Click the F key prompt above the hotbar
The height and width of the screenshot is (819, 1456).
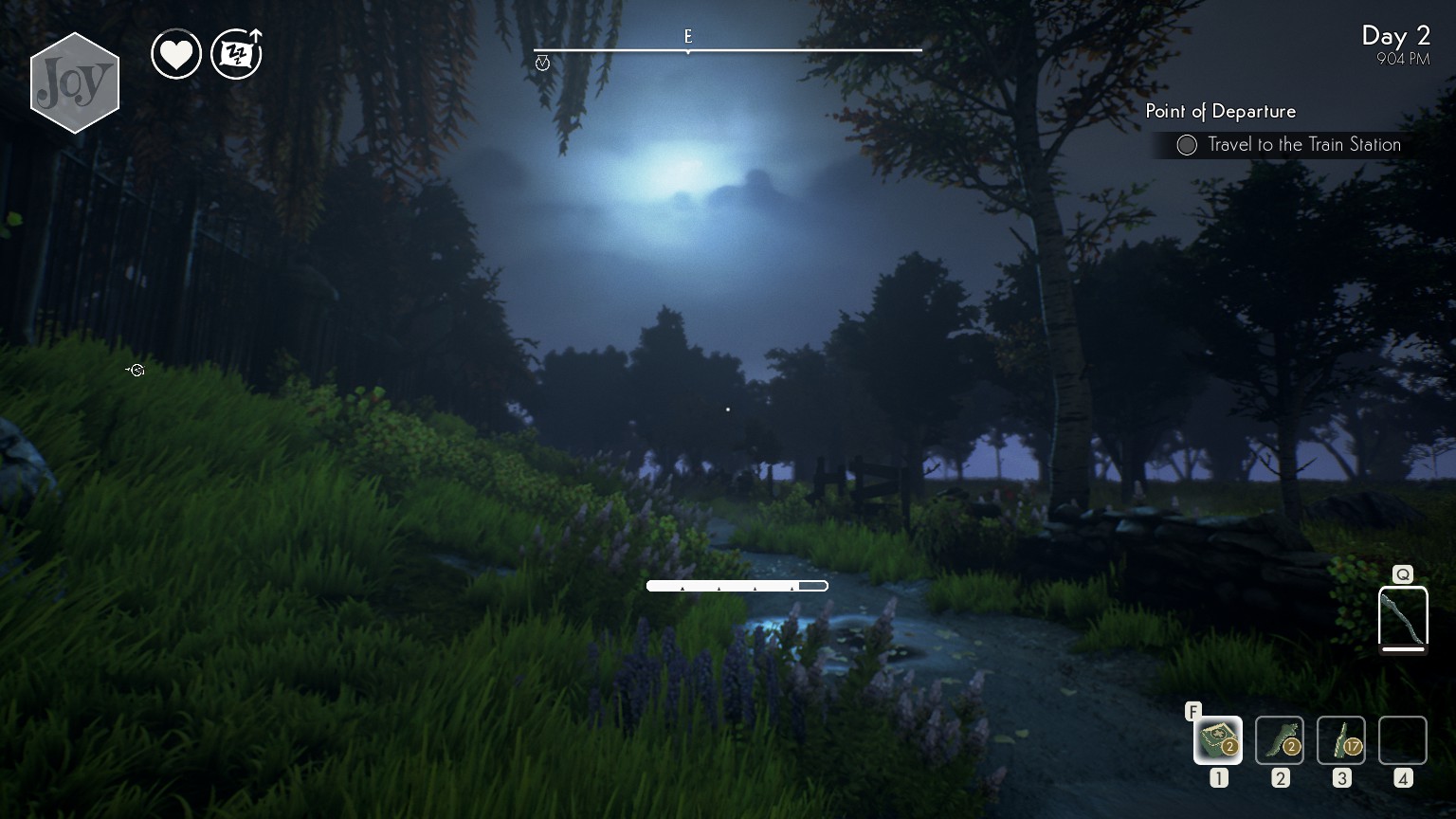[x=1192, y=710]
